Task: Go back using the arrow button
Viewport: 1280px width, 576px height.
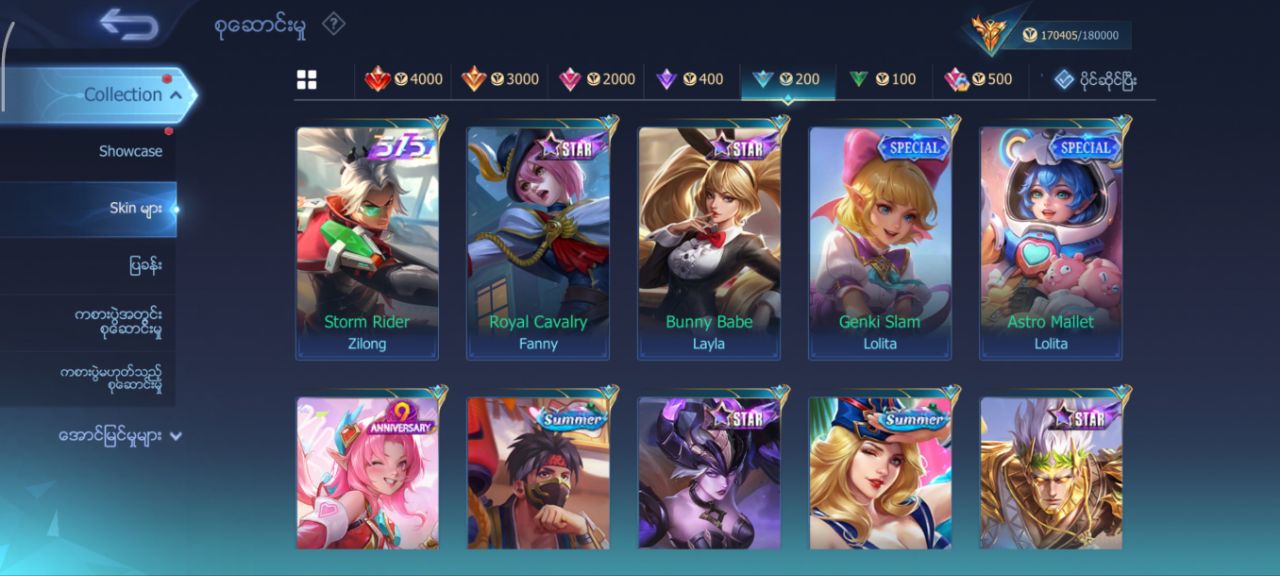Action: tap(130, 25)
